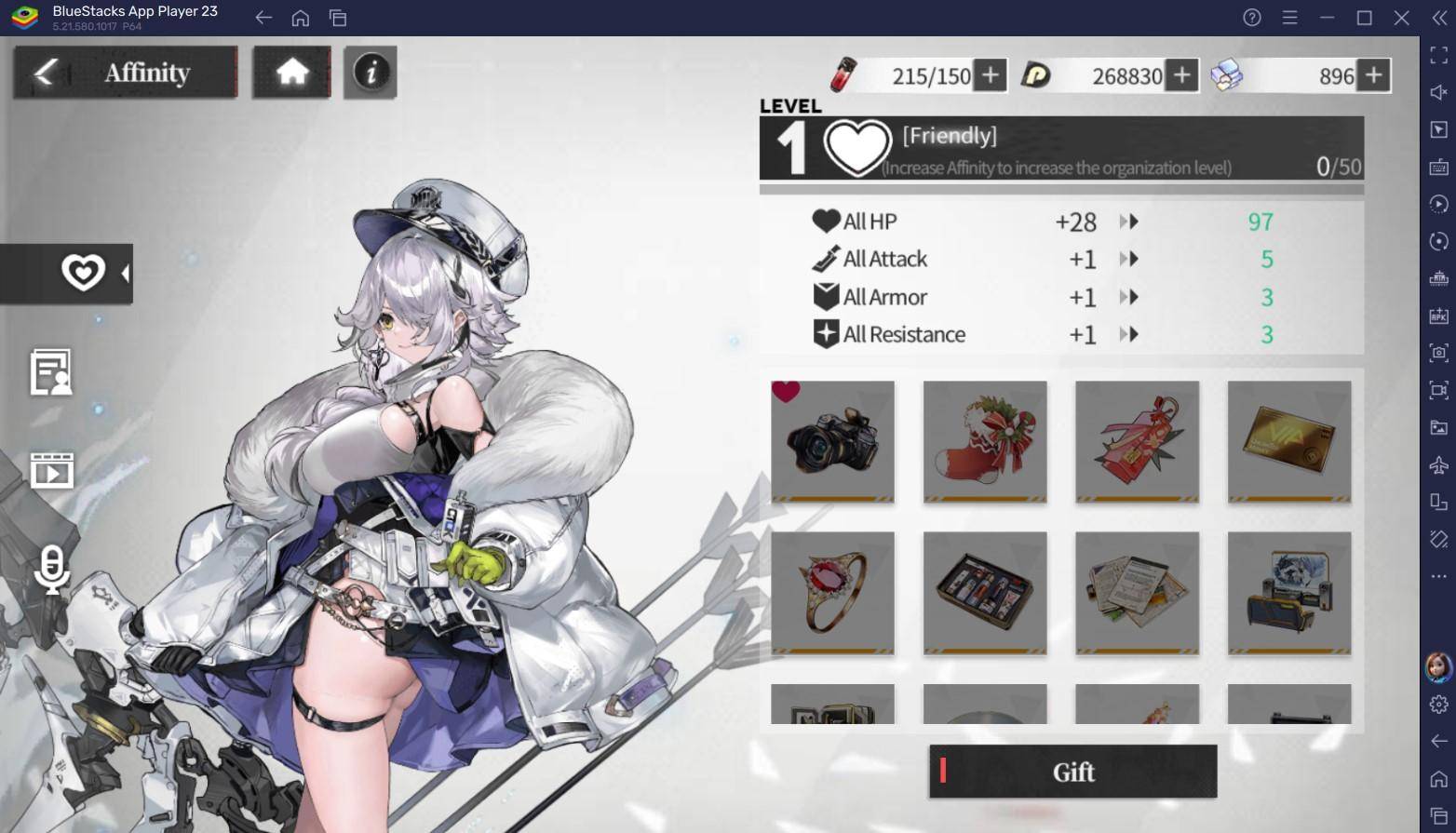Close the BlueStacks window
The width and height of the screenshot is (1456, 833).
[1401, 18]
